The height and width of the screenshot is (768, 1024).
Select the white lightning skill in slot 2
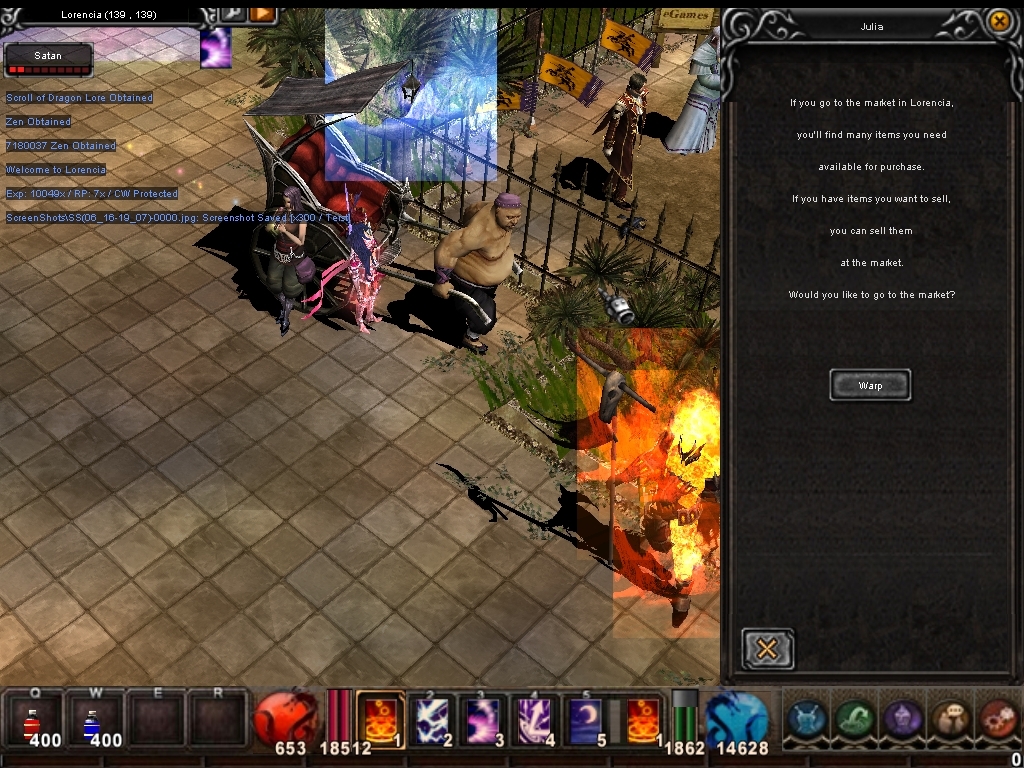tap(432, 718)
